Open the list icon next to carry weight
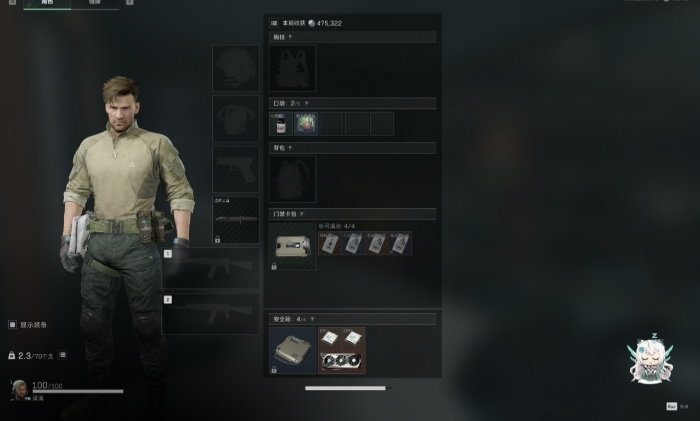The image size is (700, 421). pyautogui.click(x=62, y=355)
